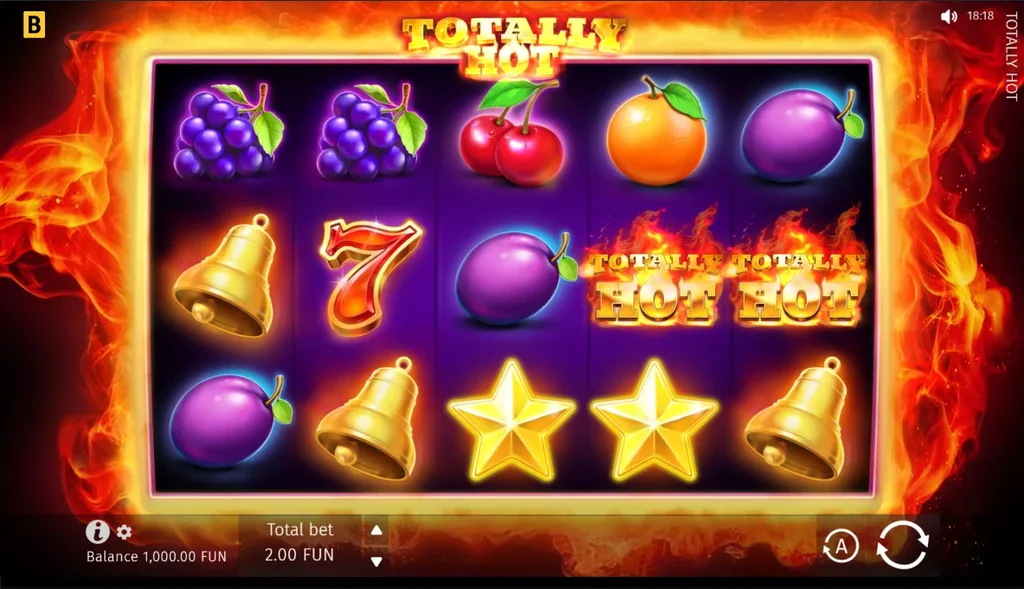Toggle the sound speaker icon

pos(948,16)
